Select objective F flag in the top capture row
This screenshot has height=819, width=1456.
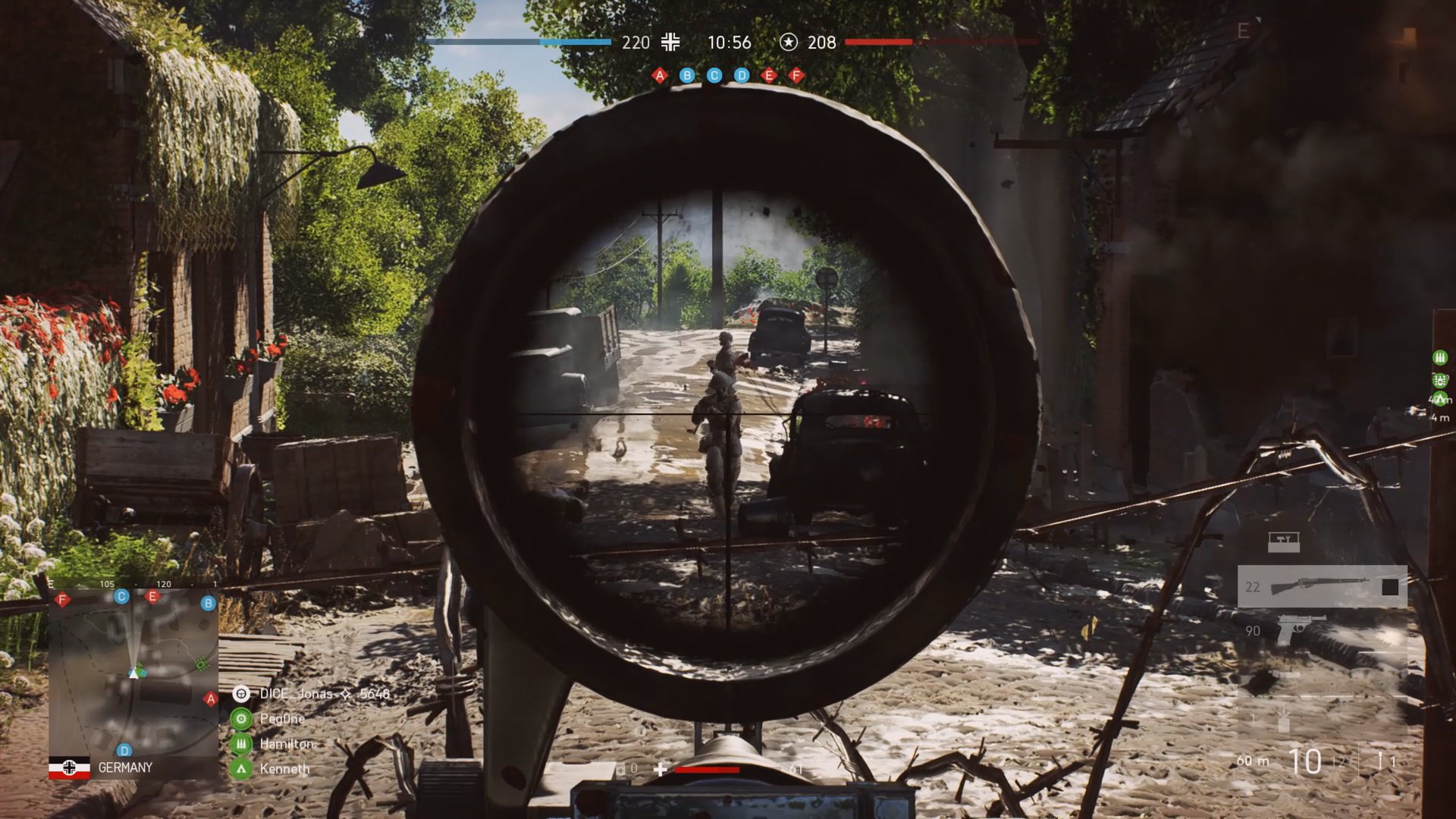click(x=796, y=75)
